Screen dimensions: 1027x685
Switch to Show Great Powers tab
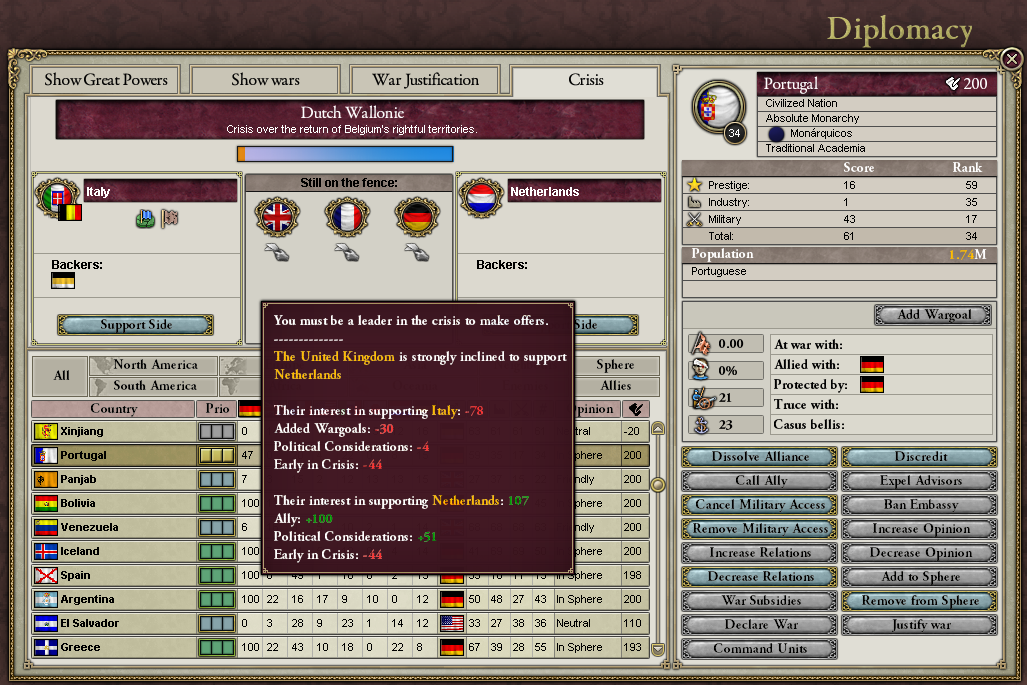coord(106,80)
